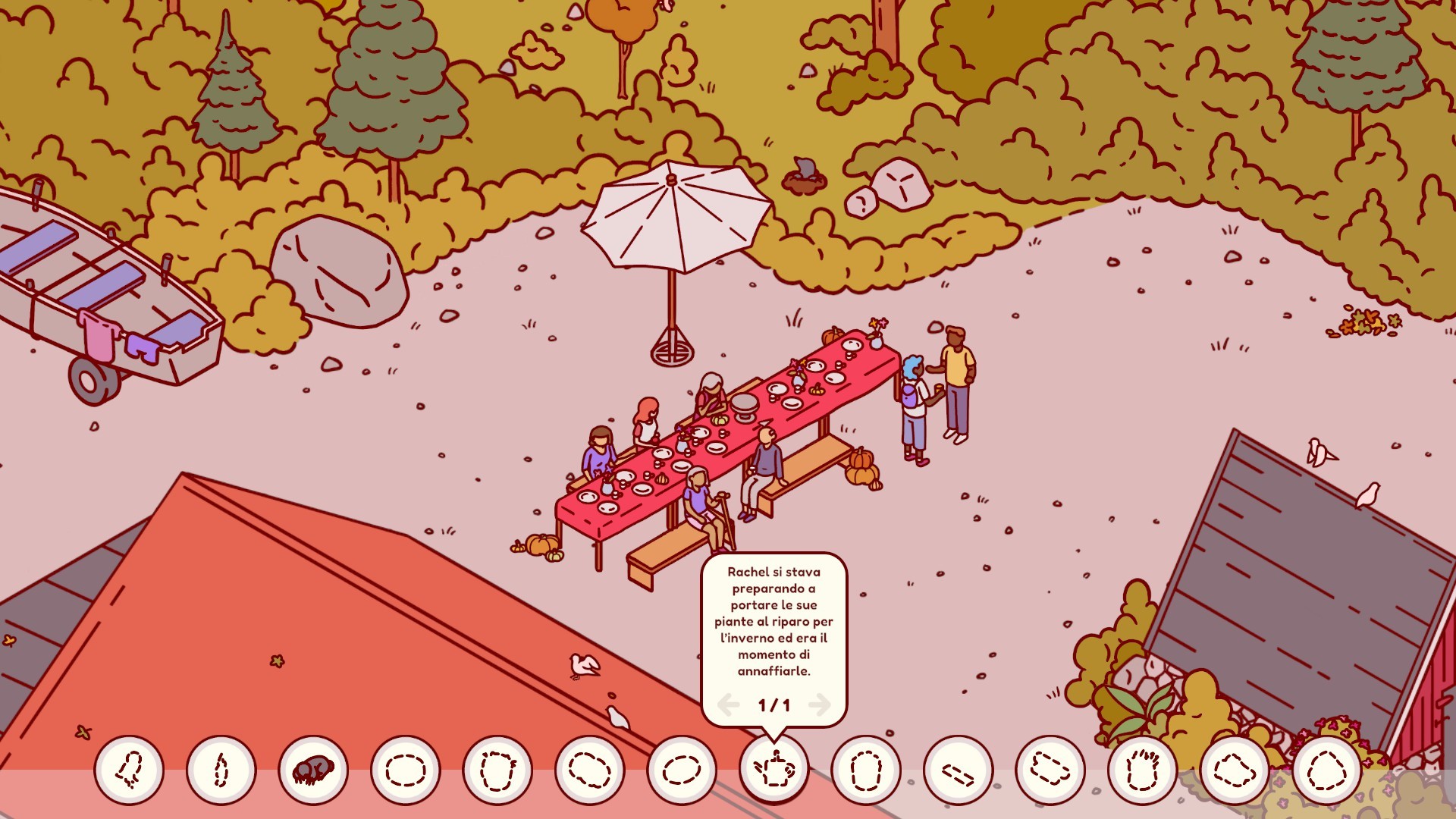Choose the bell-shaped outline slot

pos(129,770)
